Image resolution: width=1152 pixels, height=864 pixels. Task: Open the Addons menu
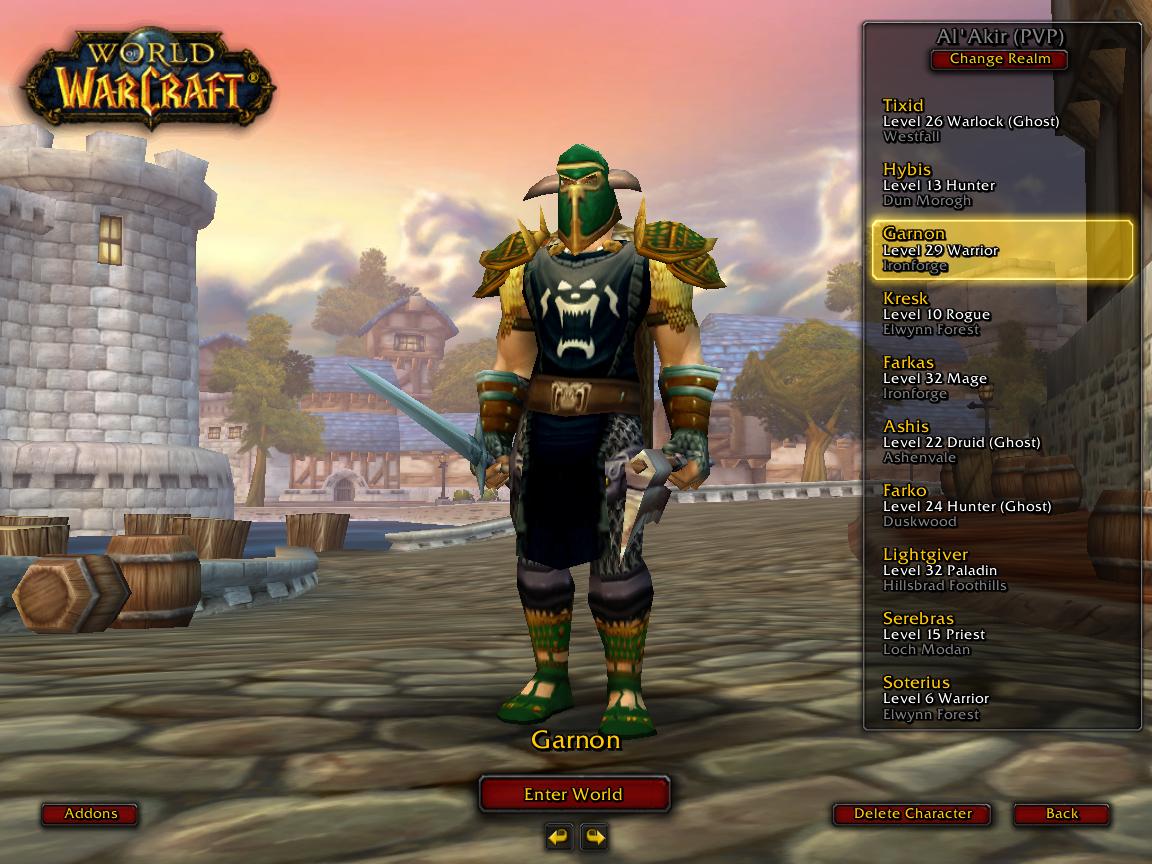pos(90,814)
